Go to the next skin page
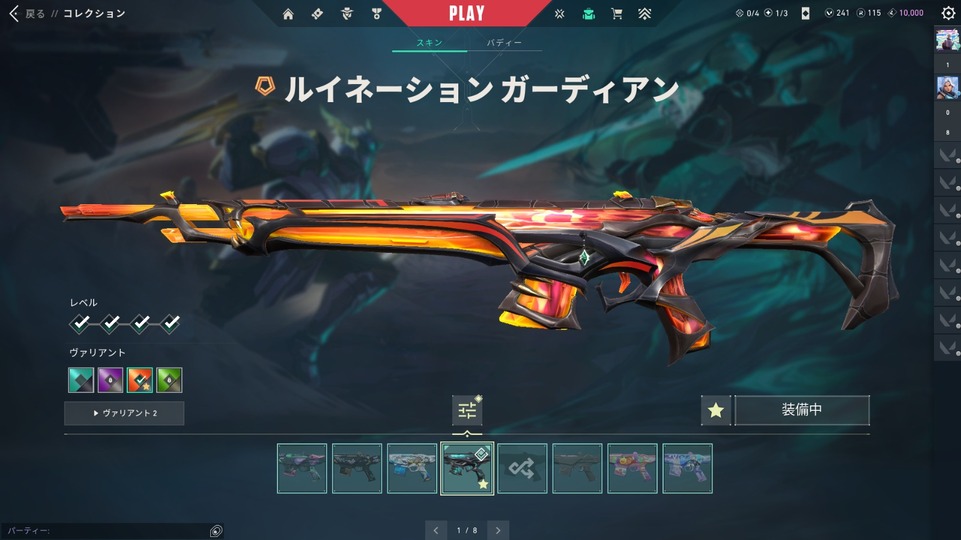The width and height of the screenshot is (961, 540). pos(498,530)
